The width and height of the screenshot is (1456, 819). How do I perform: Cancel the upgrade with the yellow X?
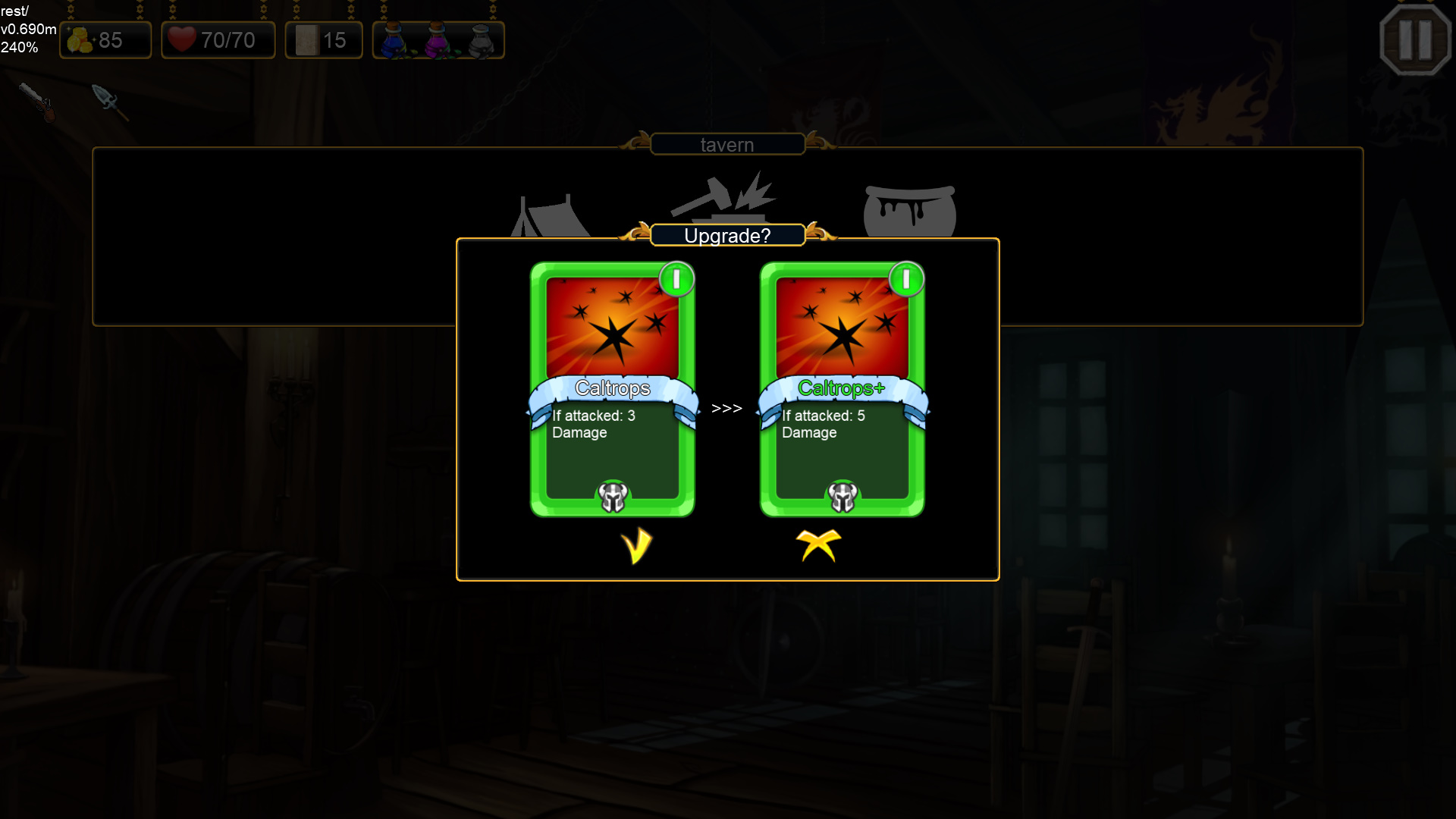point(819,546)
